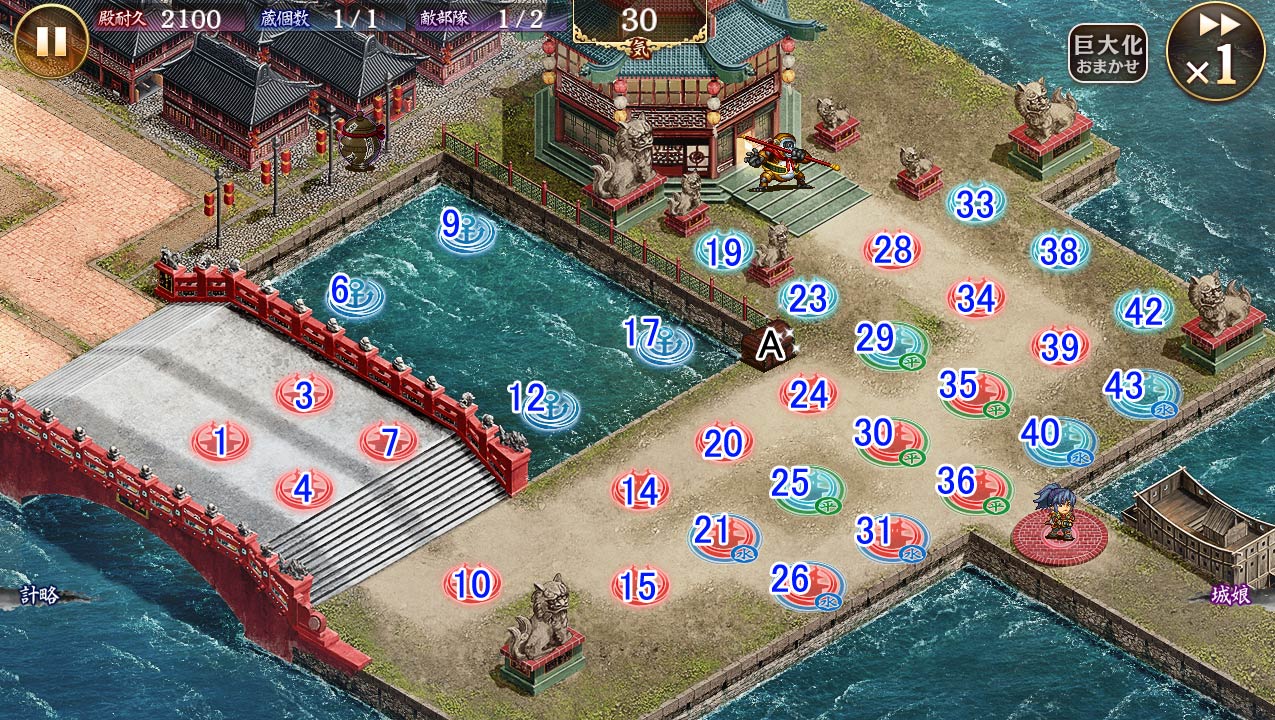Select deployment spot 28
The height and width of the screenshot is (720, 1275).
pos(892,250)
